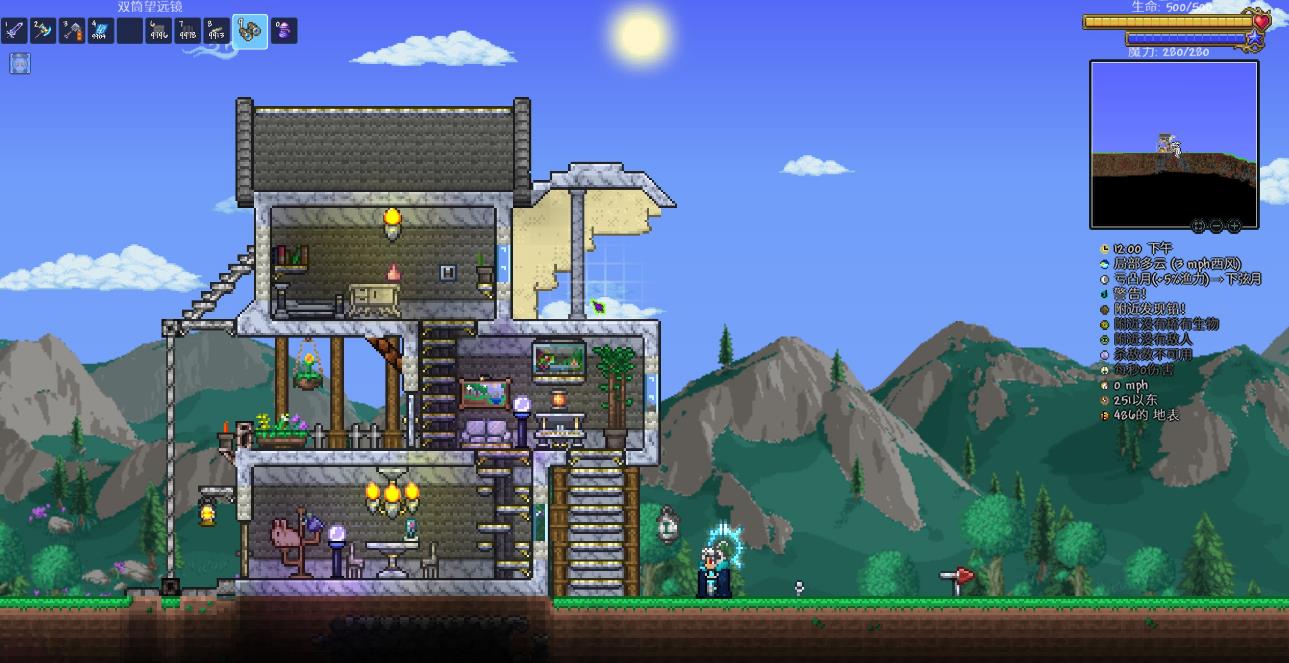This screenshot has height=663, width=1289.
Task: Select the binoculars hotbar slot
Action: tap(250, 31)
